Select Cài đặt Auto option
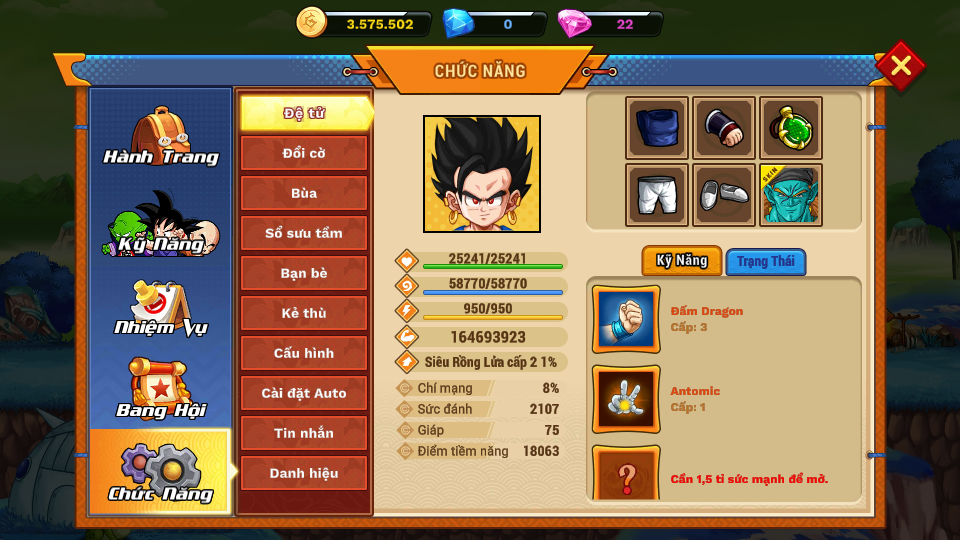Screen dimensions: 960x540 point(304,393)
